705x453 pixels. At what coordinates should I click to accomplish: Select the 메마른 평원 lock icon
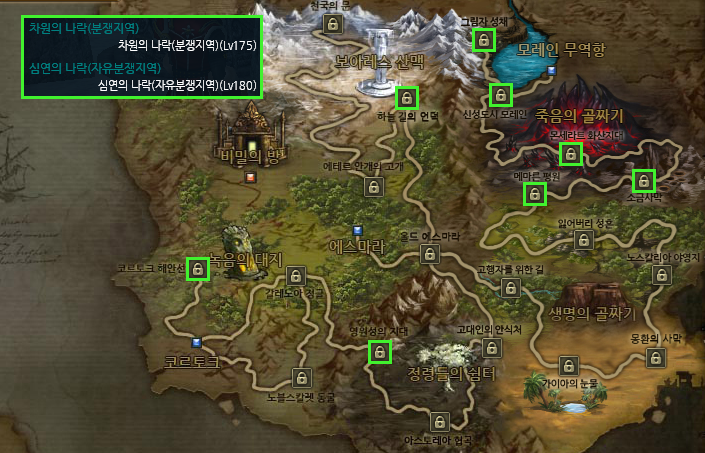536,194
